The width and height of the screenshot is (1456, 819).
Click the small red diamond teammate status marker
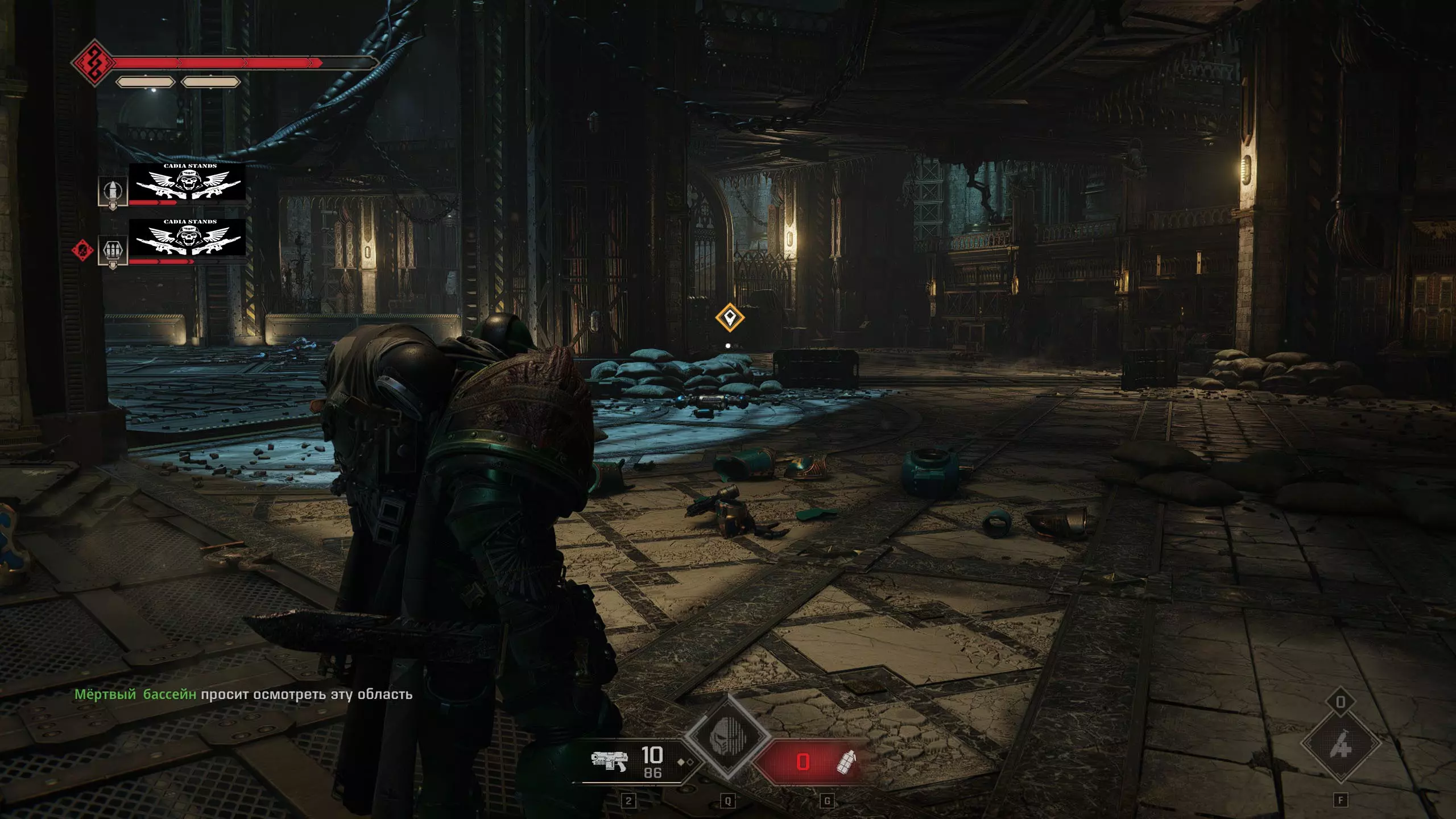tap(82, 250)
